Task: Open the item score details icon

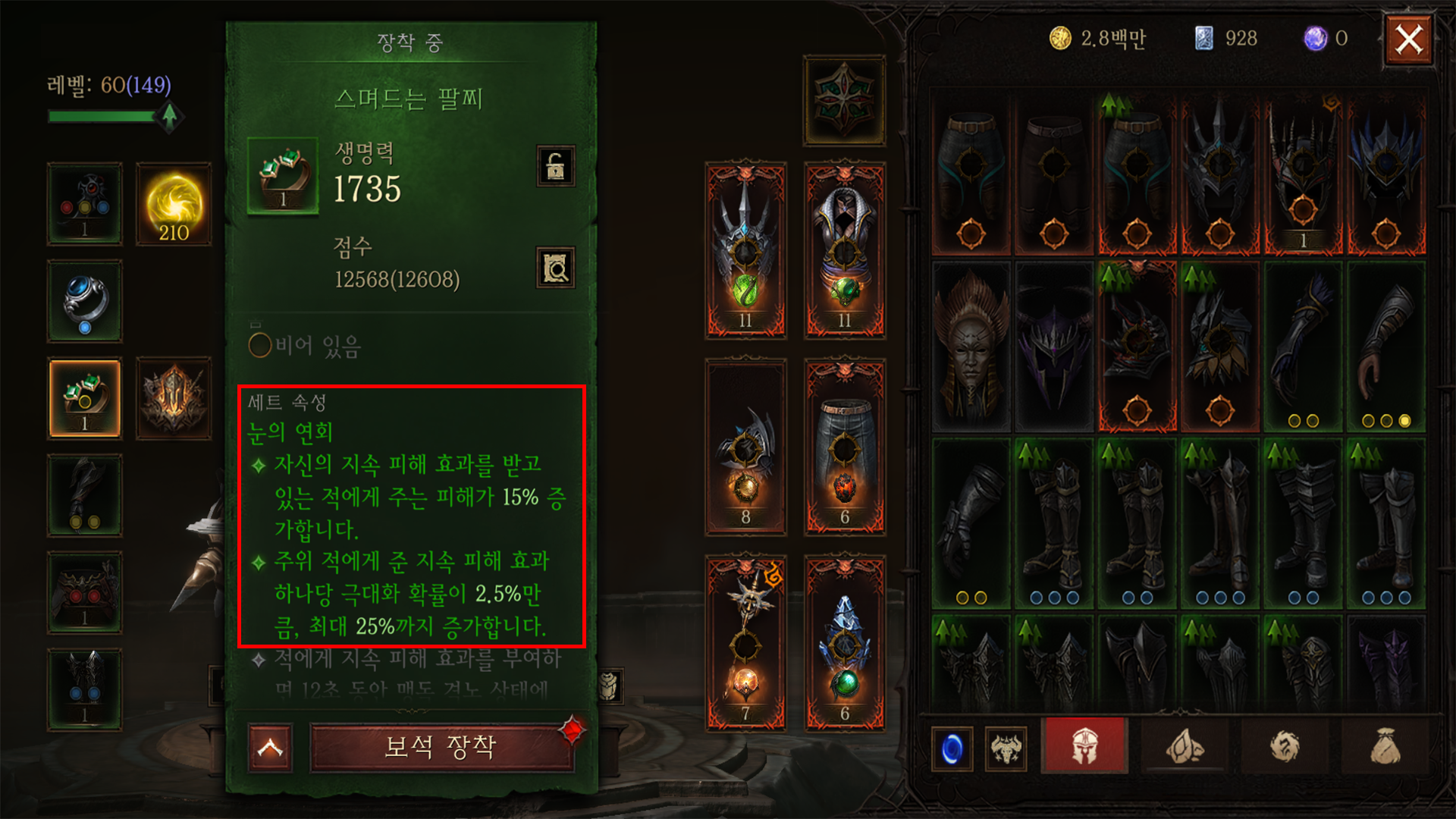Action: pyautogui.click(x=555, y=268)
